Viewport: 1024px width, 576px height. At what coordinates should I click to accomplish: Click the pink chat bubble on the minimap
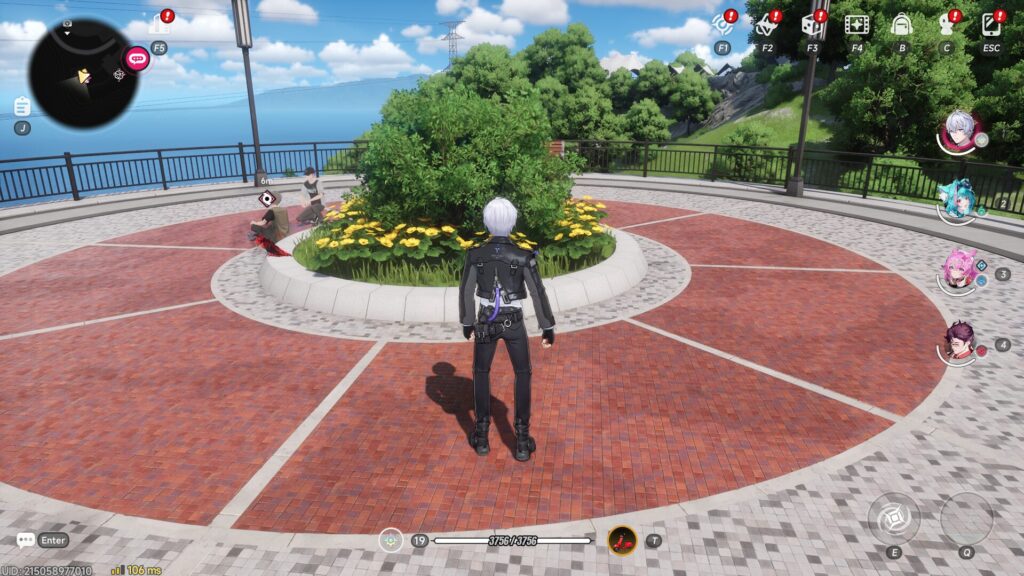(137, 59)
